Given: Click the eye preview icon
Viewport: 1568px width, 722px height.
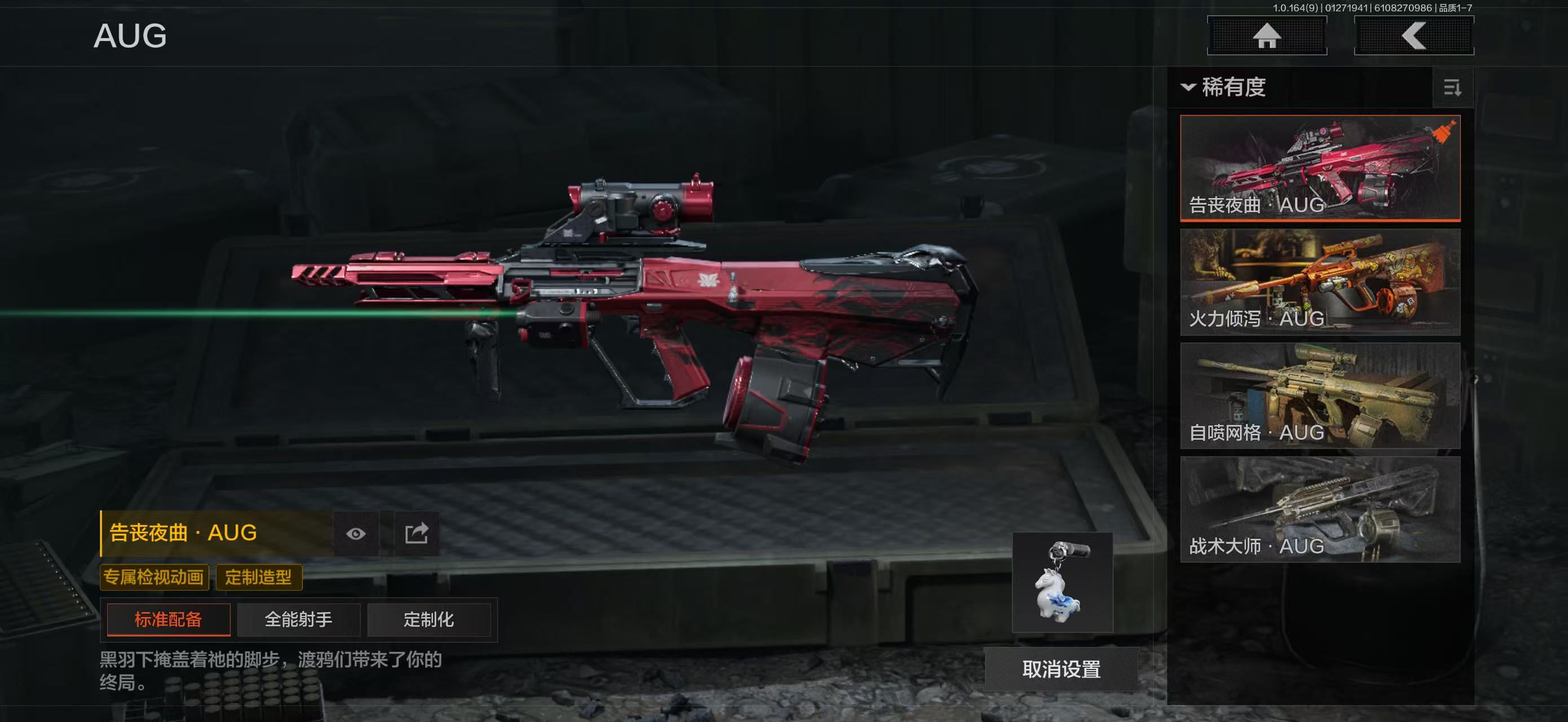Looking at the screenshot, I should (356, 534).
